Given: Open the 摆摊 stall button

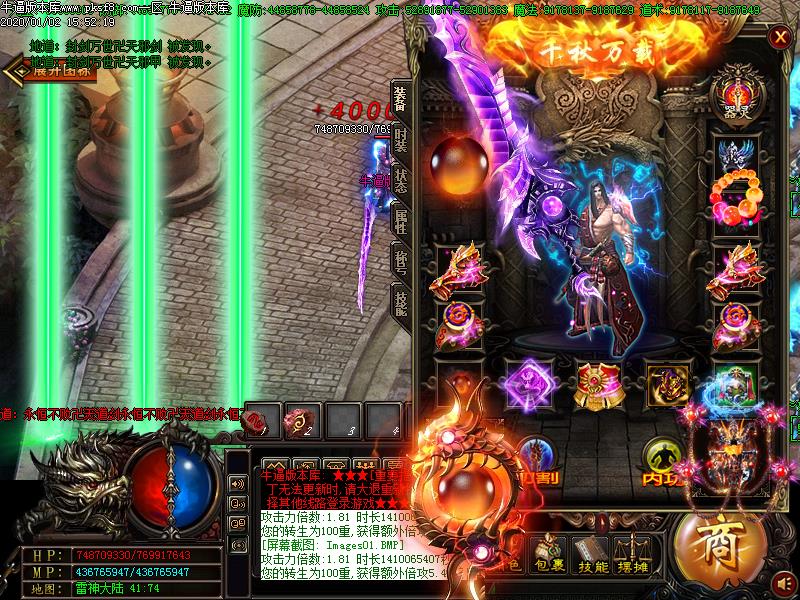Looking at the screenshot, I should click(634, 555).
